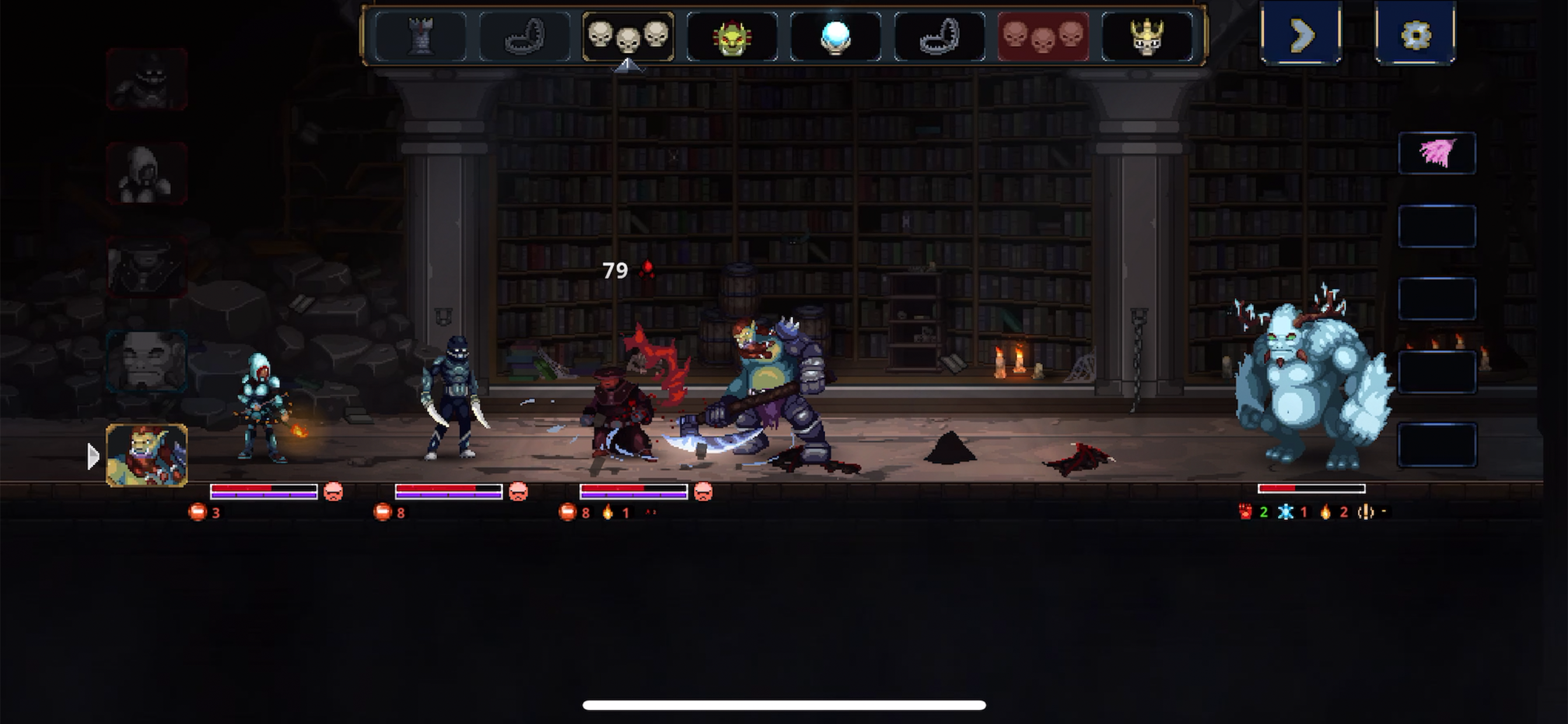Select the red three-skulls stage
1568x724 pixels.
[x=1042, y=37]
